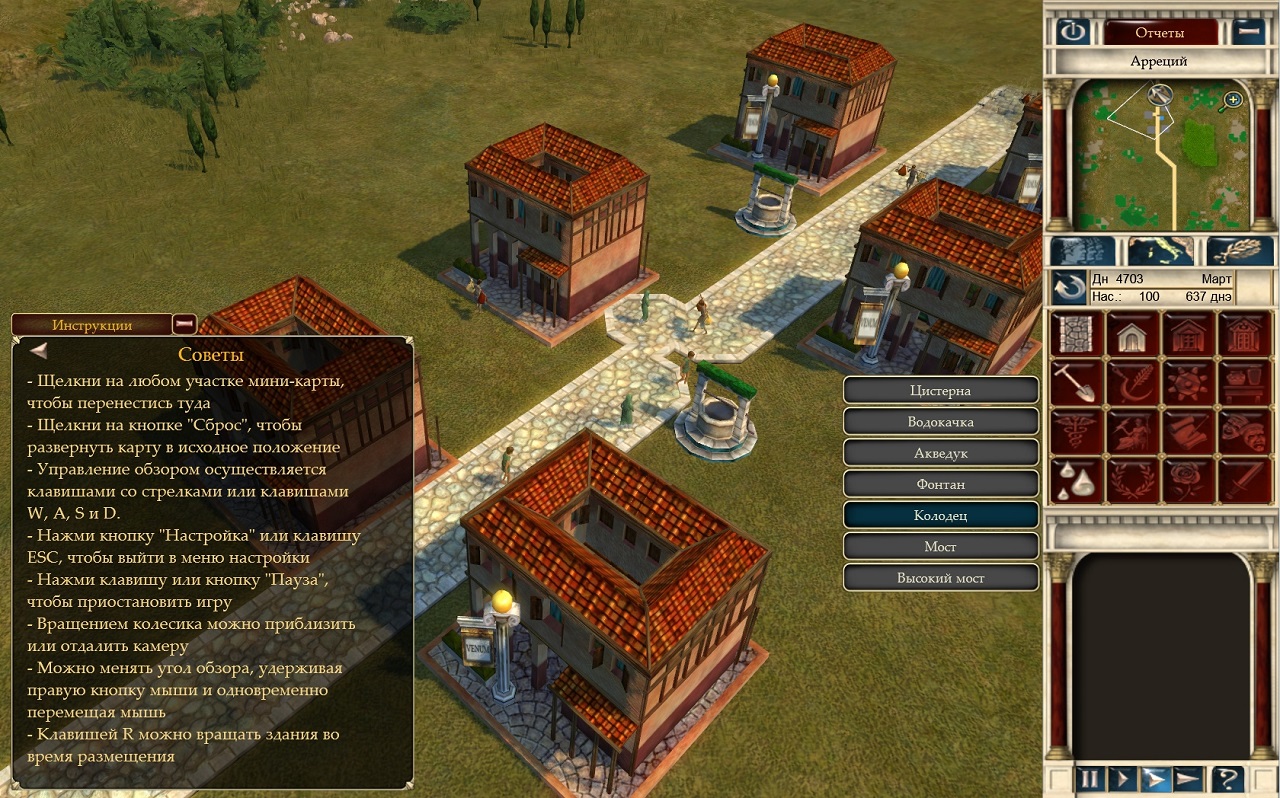This screenshot has height=798, width=1280.
Task: Open the road paving build category
Action: pyautogui.click(x=1075, y=333)
